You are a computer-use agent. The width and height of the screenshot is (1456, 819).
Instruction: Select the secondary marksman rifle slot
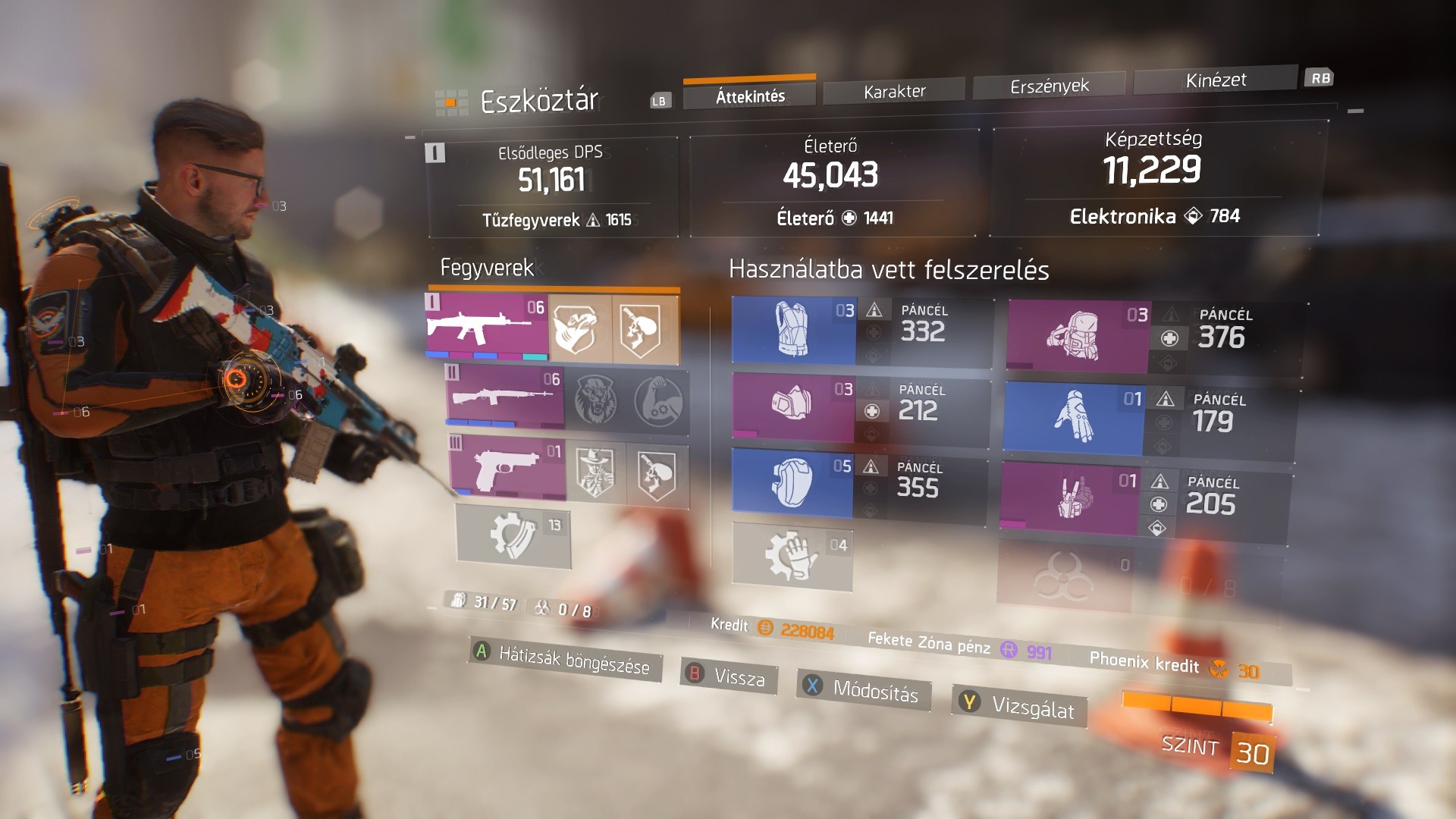pos(505,397)
